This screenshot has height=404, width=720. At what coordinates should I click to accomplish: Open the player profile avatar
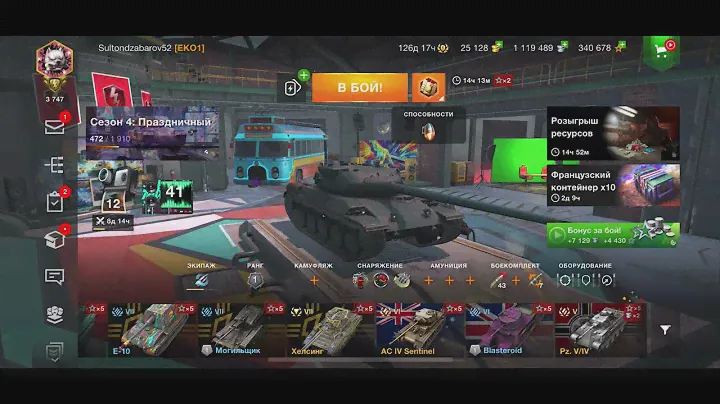53,62
